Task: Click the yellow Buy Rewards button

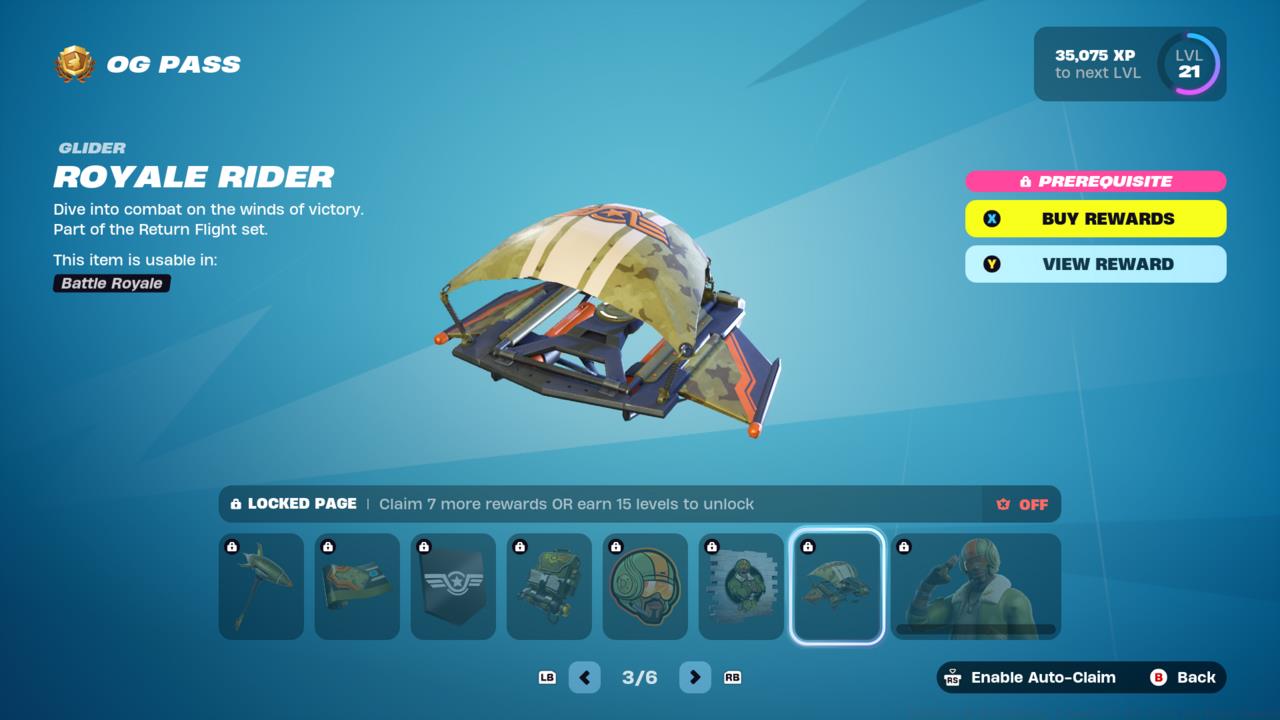Action: (1095, 219)
